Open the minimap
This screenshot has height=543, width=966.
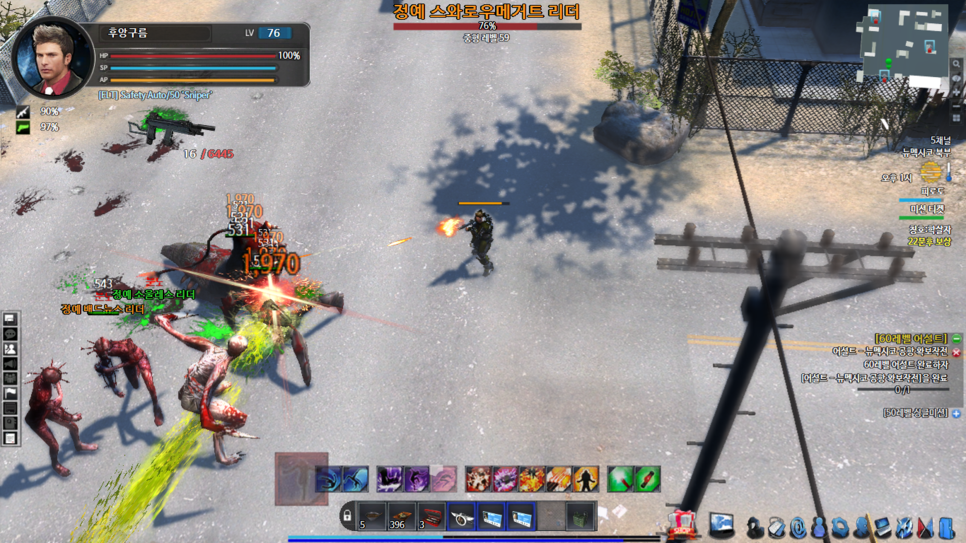[903, 42]
